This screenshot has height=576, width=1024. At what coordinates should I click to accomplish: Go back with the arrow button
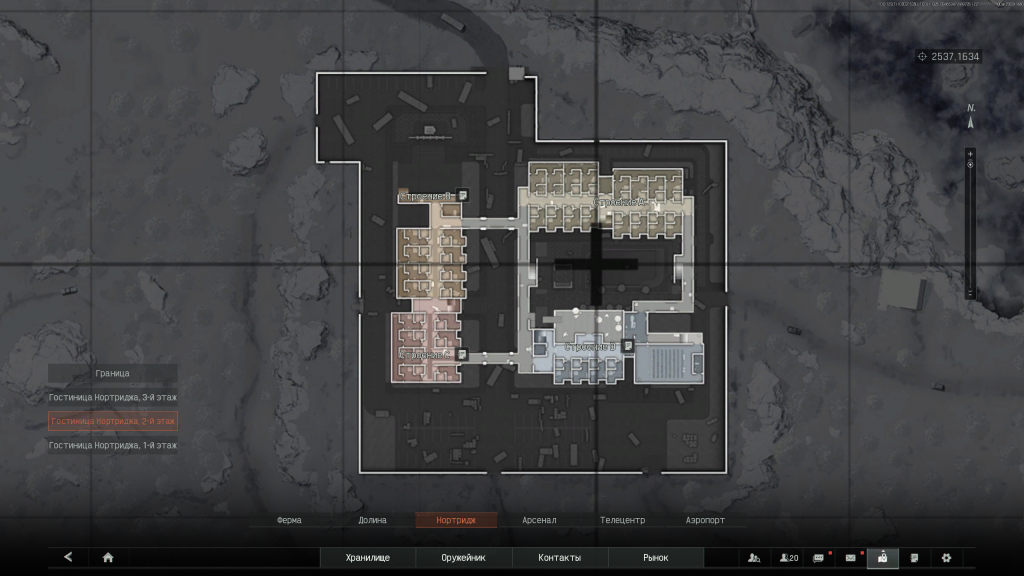[x=68, y=557]
